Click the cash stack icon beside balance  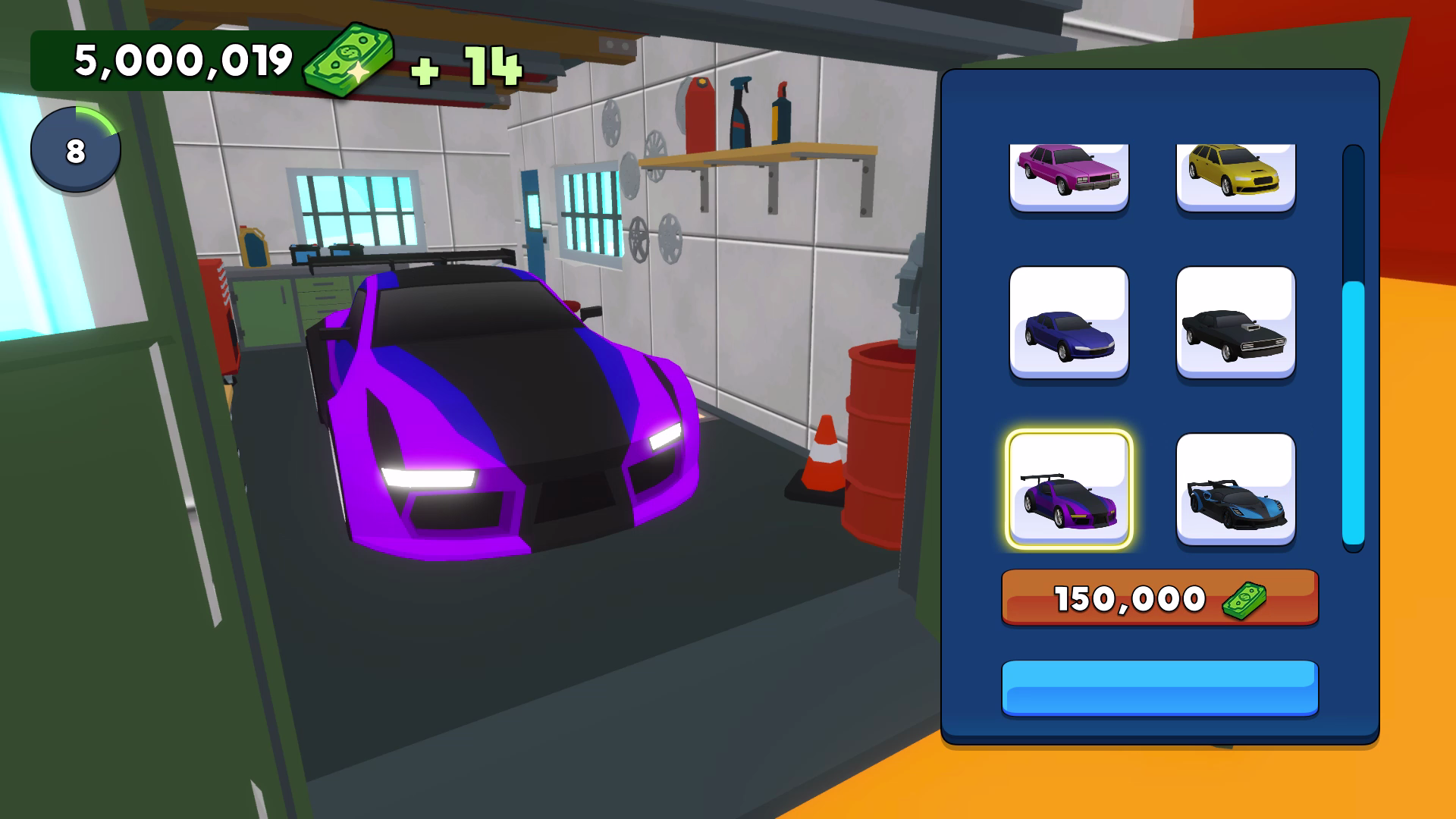tap(348, 62)
